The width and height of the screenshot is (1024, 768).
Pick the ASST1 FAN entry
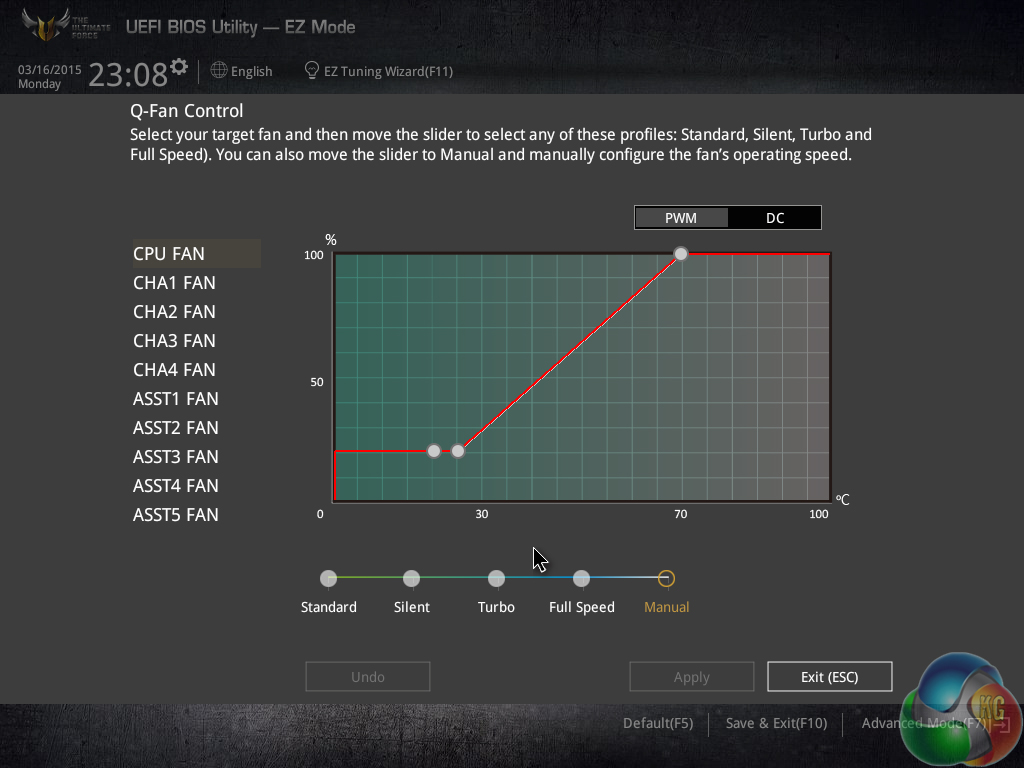point(175,399)
